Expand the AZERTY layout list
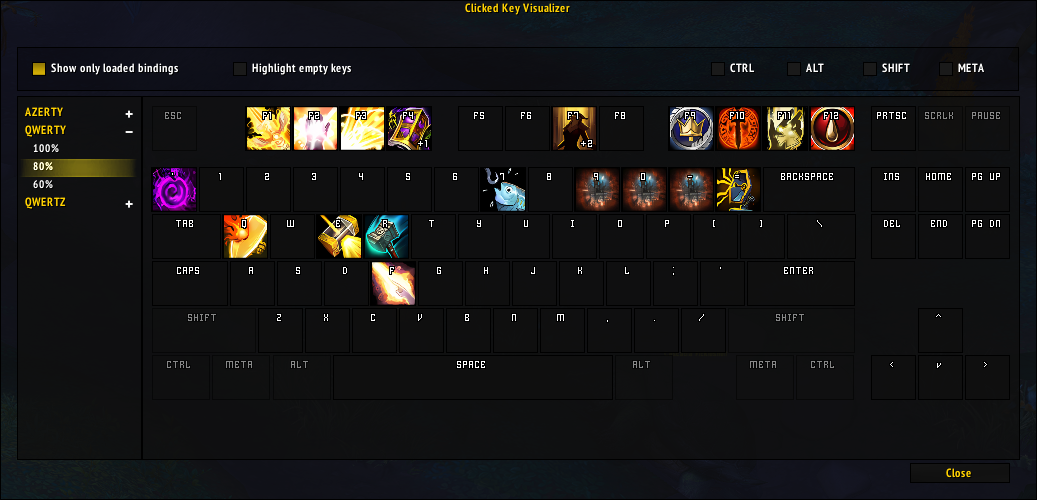Viewport: 1037px width, 500px height. 129,114
